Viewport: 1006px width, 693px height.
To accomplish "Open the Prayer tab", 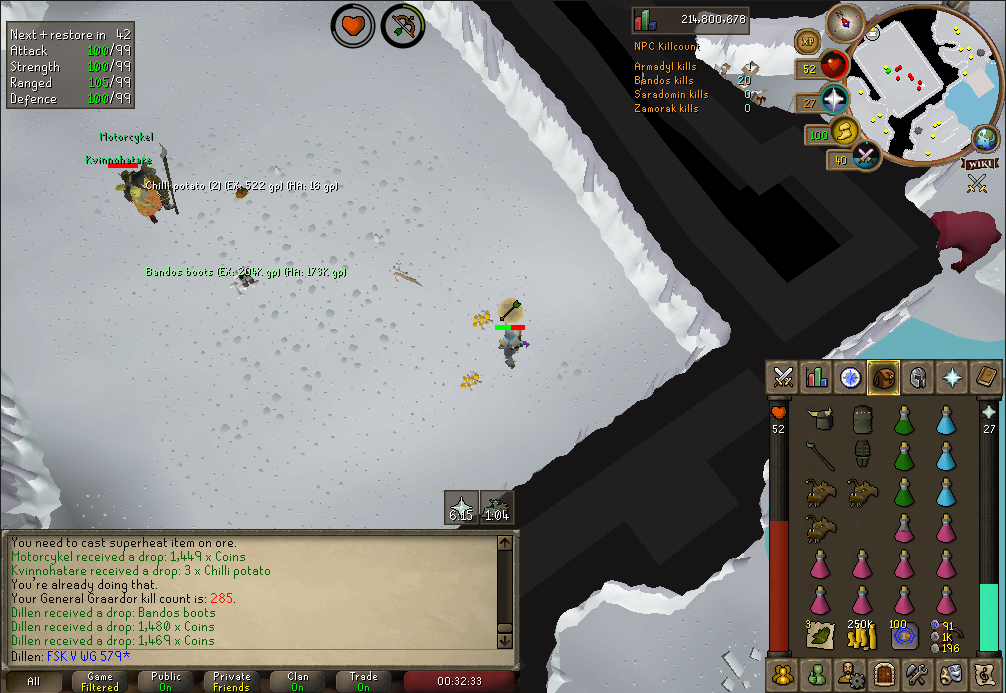I will click(951, 377).
